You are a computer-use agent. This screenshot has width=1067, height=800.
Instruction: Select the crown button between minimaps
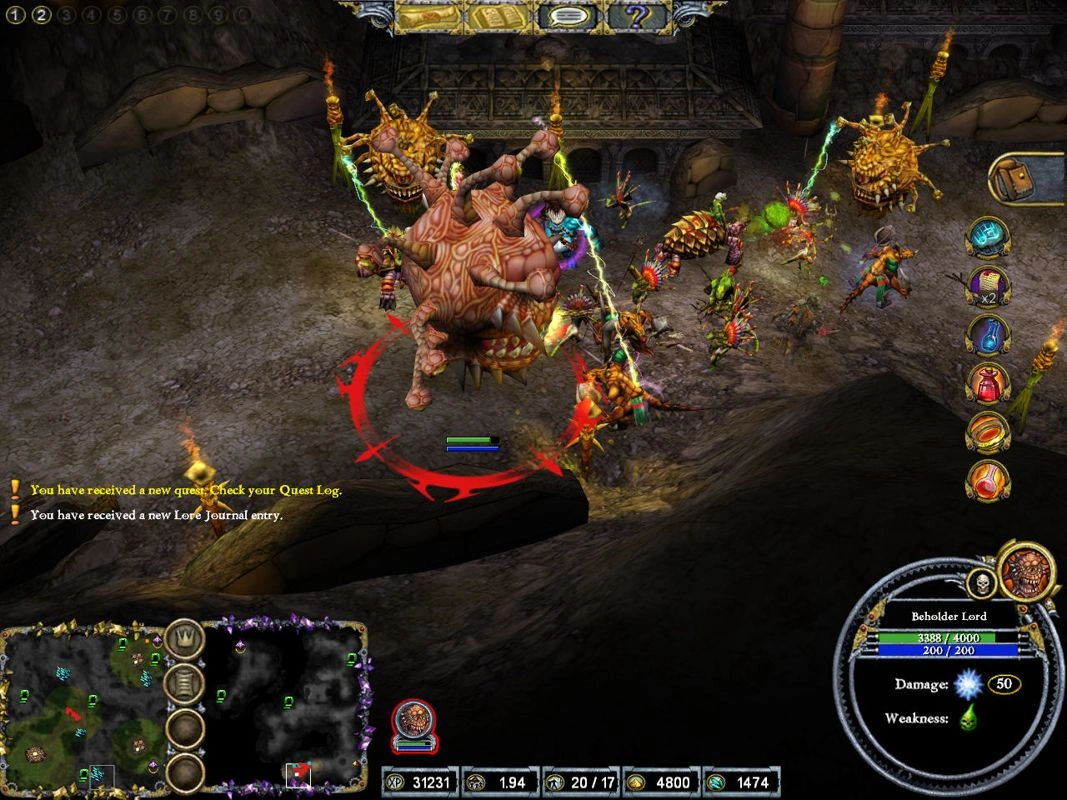pos(185,639)
